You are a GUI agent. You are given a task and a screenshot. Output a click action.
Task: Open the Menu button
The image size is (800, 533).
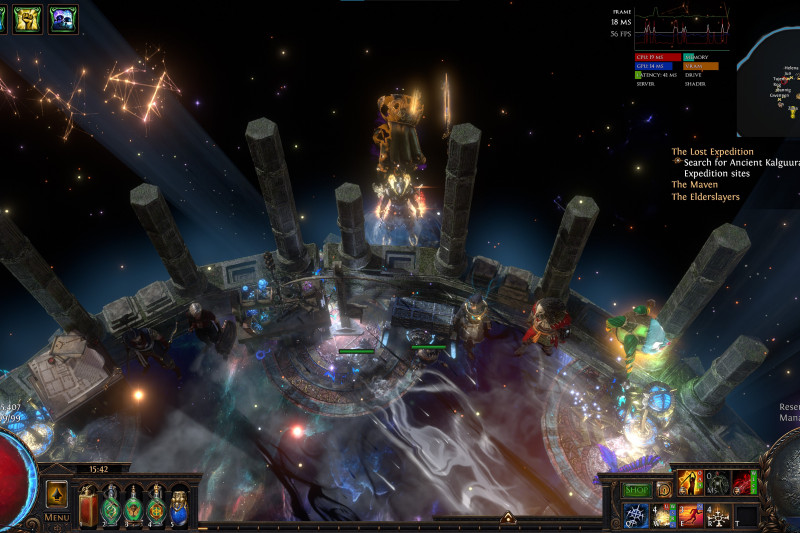(57, 518)
